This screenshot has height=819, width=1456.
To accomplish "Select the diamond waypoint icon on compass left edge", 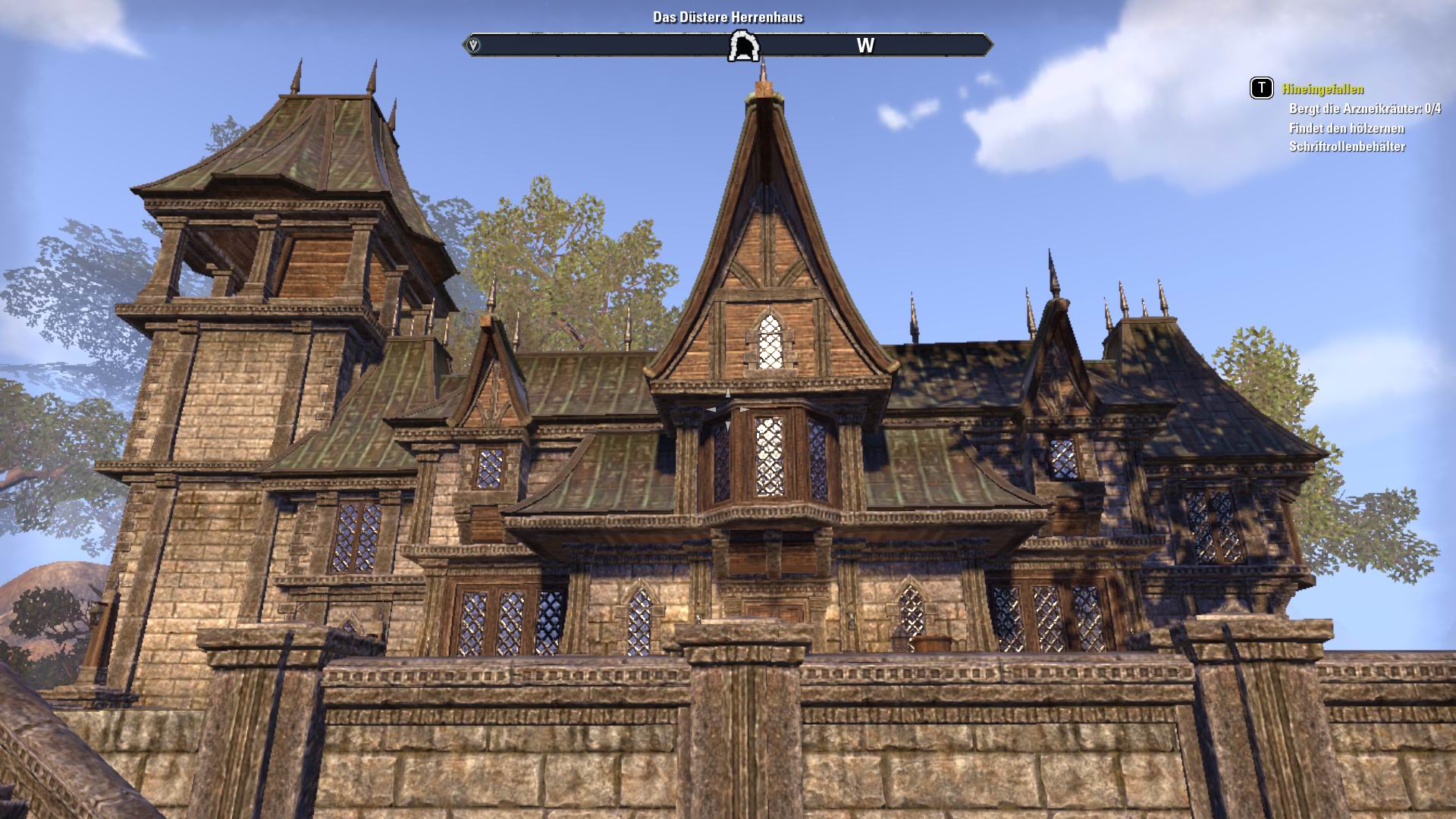I will 473,45.
